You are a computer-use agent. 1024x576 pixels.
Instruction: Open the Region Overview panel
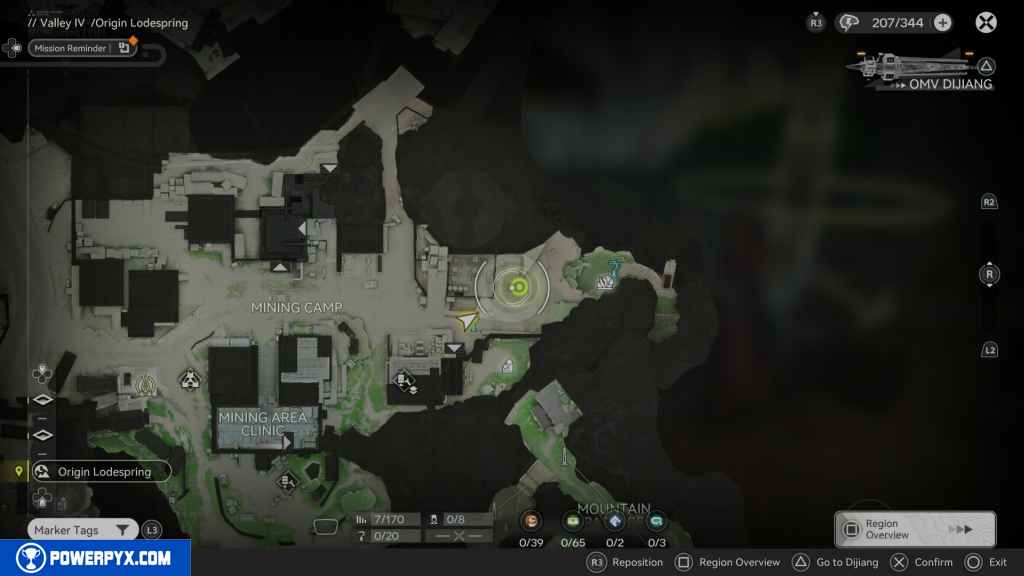(914, 529)
